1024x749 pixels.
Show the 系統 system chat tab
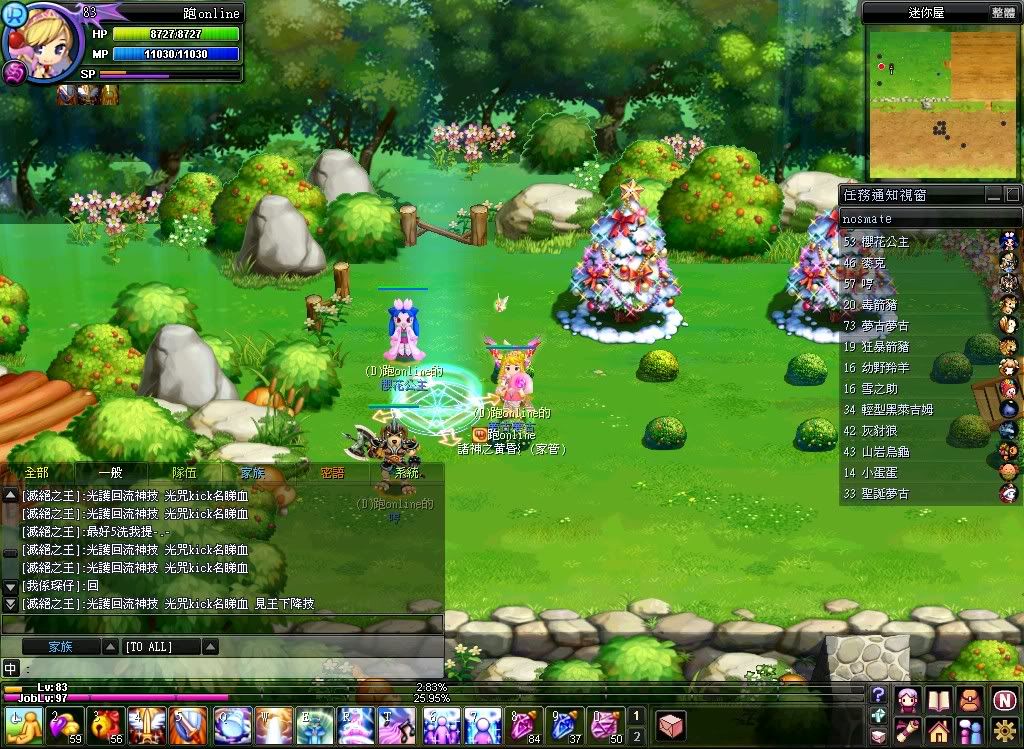(407, 473)
